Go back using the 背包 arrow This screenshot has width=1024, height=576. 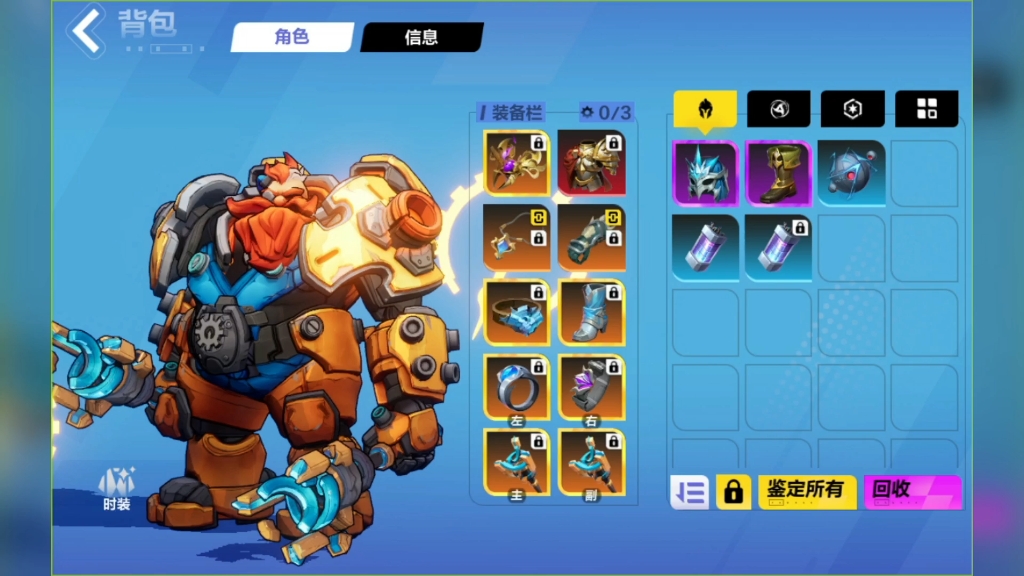(x=88, y=30)
